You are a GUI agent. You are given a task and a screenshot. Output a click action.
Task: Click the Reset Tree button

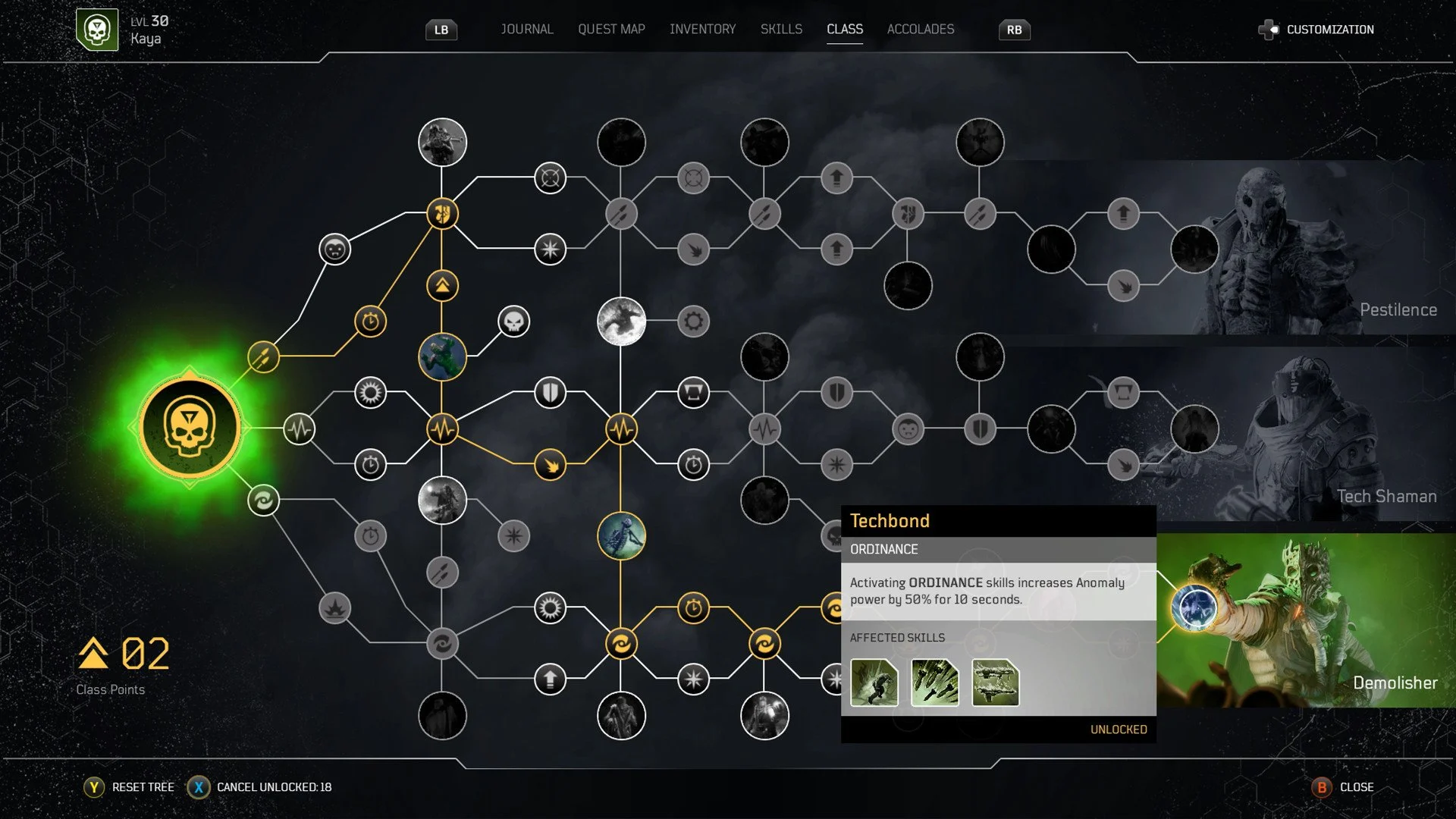141,787
